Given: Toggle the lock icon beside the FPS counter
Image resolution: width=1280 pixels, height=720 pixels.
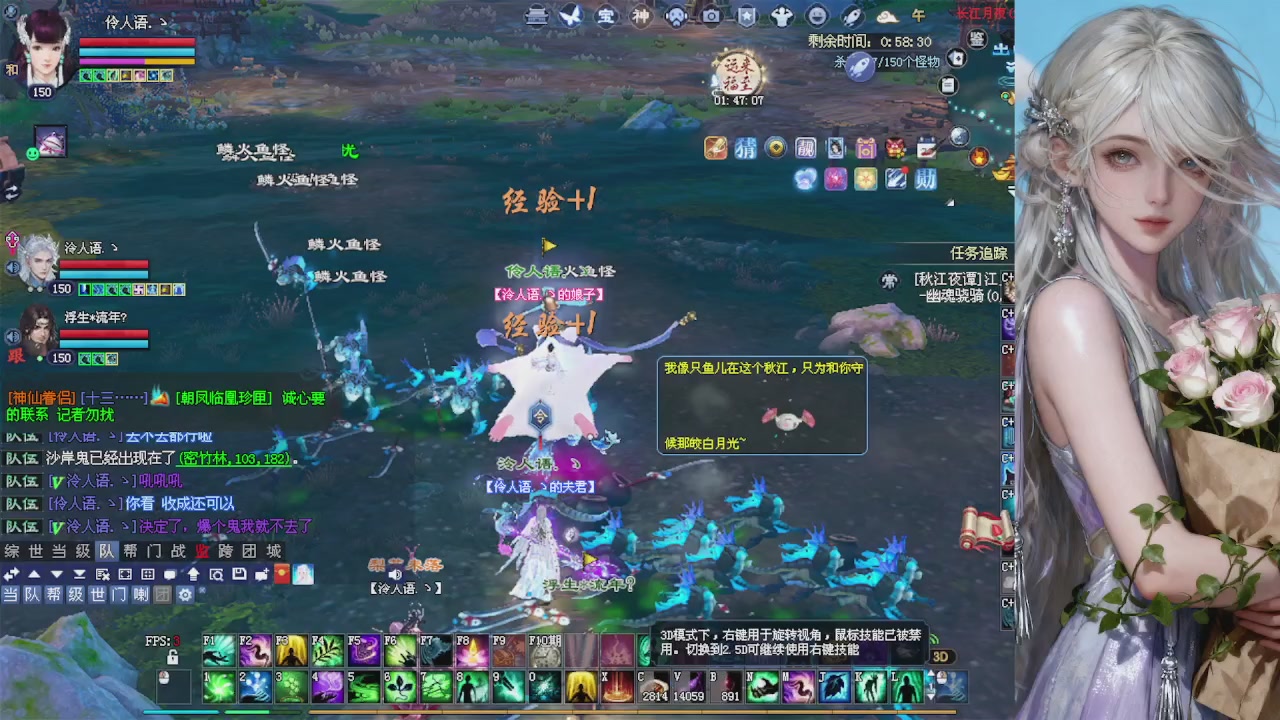Looking at the screenshot, I should click(173, 657).
